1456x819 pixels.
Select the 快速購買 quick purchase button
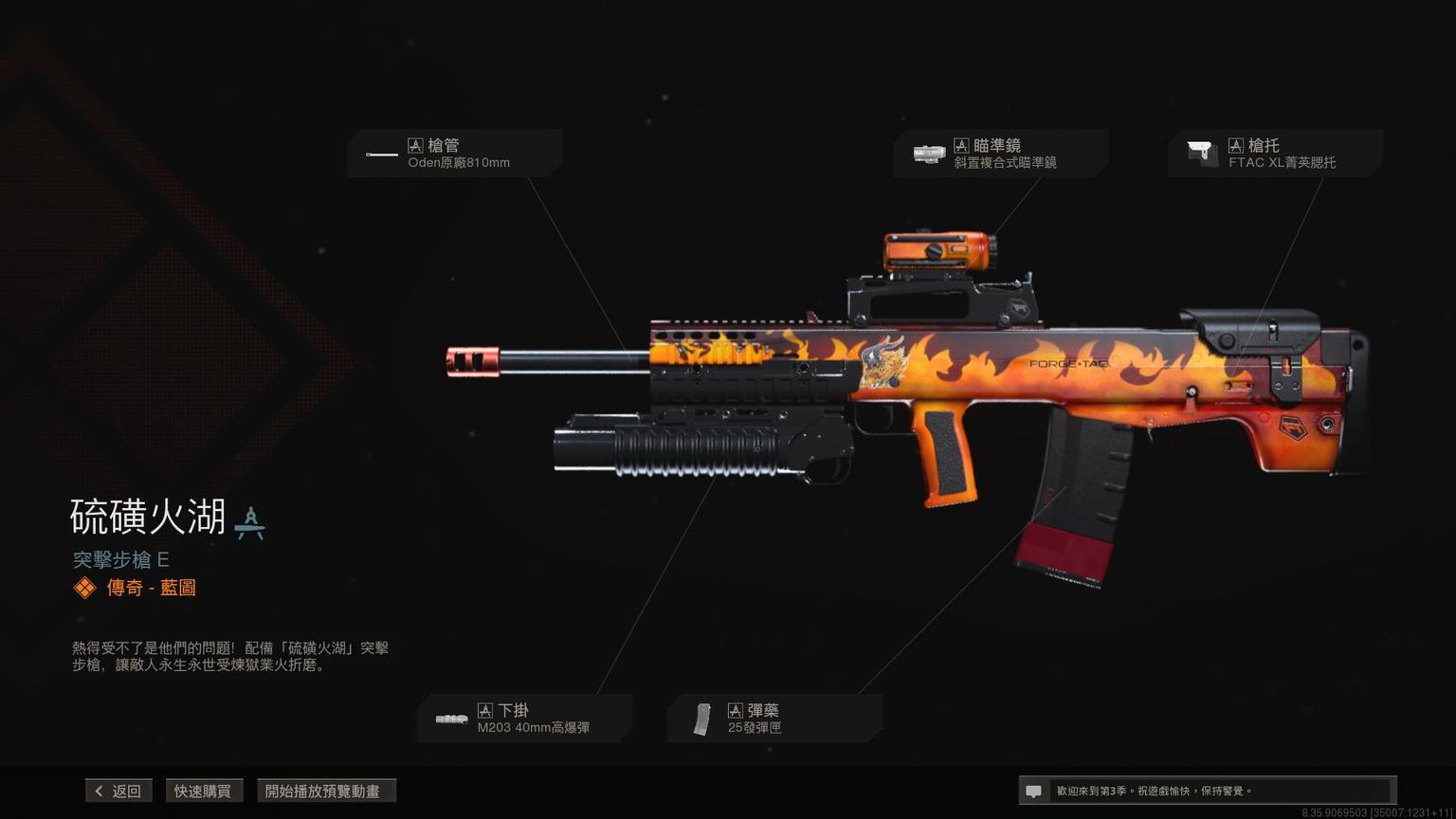[x=203, y=791]
